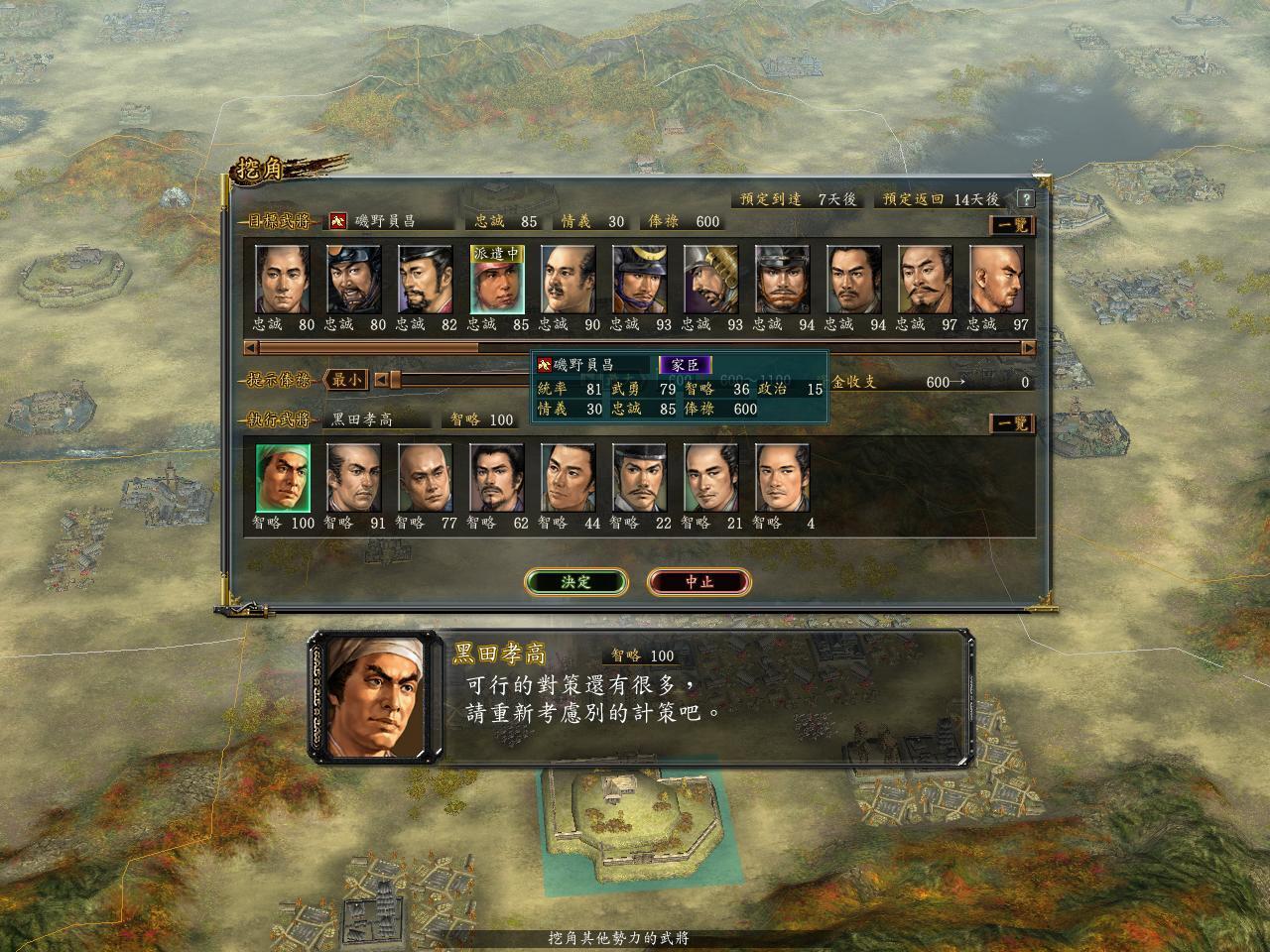Confirm with the 決定 button
The height and width of the screenshot is (952, 1270).
(x=575, y=582)
